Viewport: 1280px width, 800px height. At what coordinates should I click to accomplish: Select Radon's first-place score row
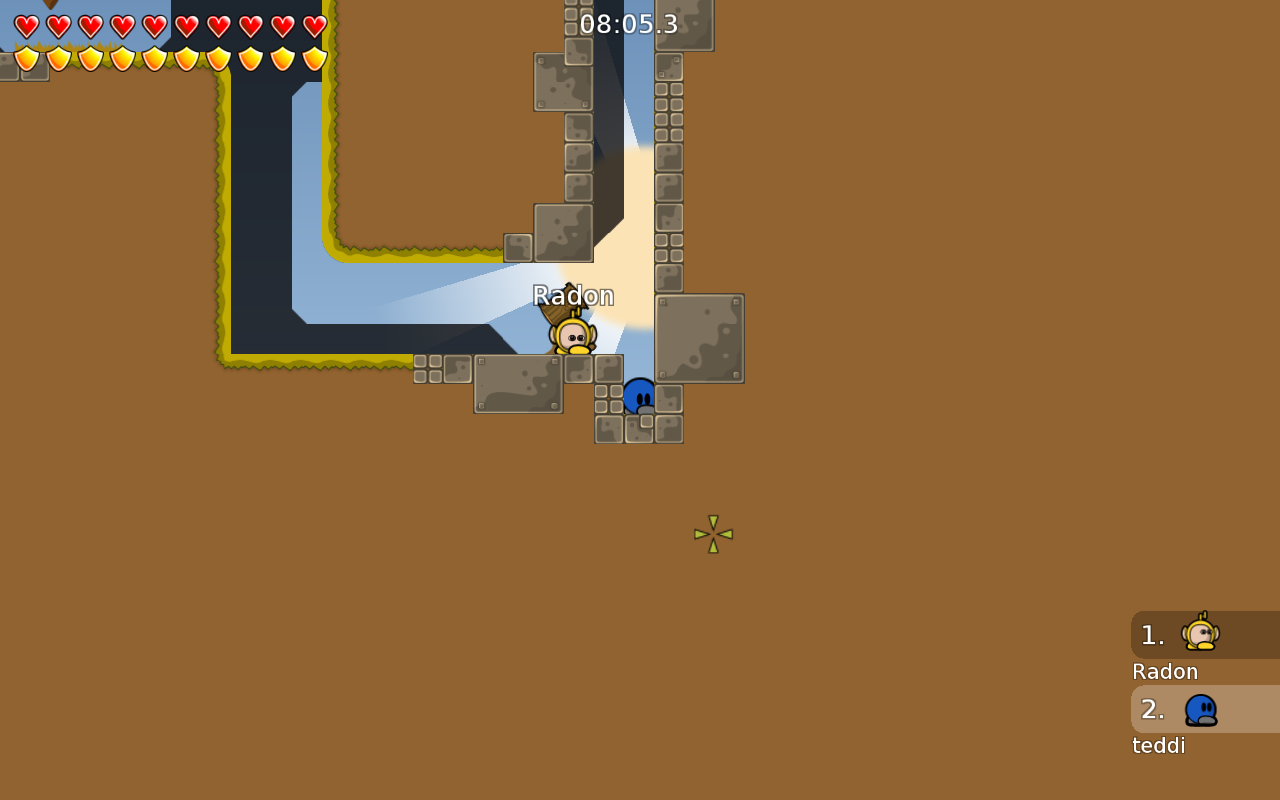coord(1204,635)
